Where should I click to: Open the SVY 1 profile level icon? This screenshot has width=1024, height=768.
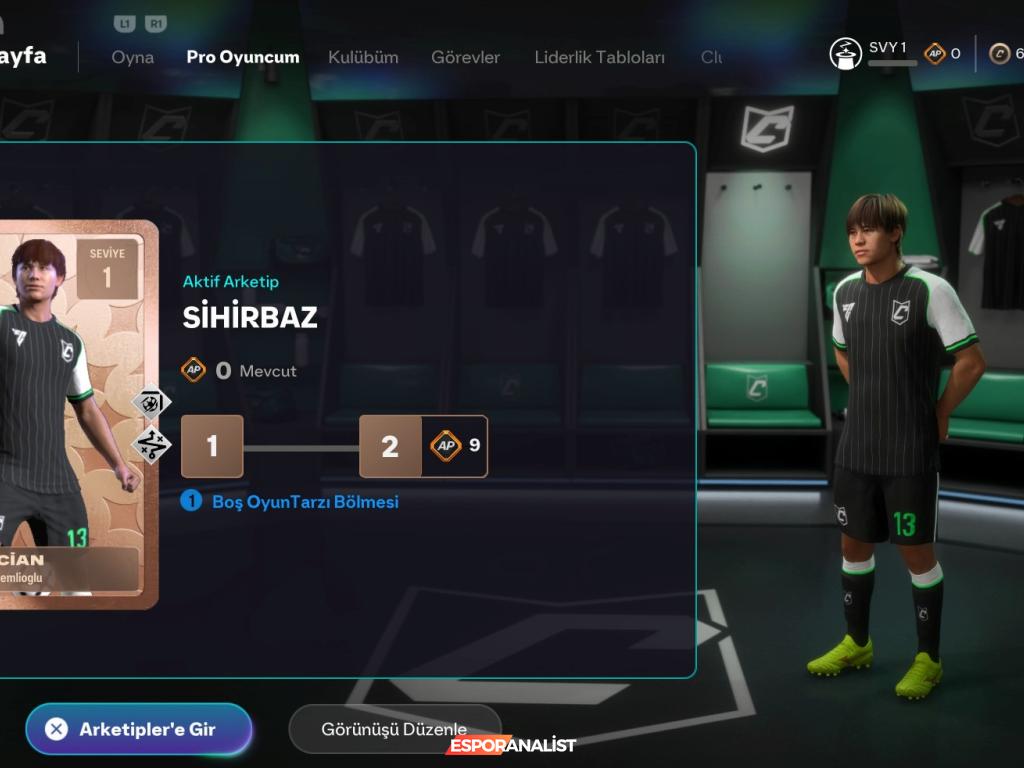point(846,53)
